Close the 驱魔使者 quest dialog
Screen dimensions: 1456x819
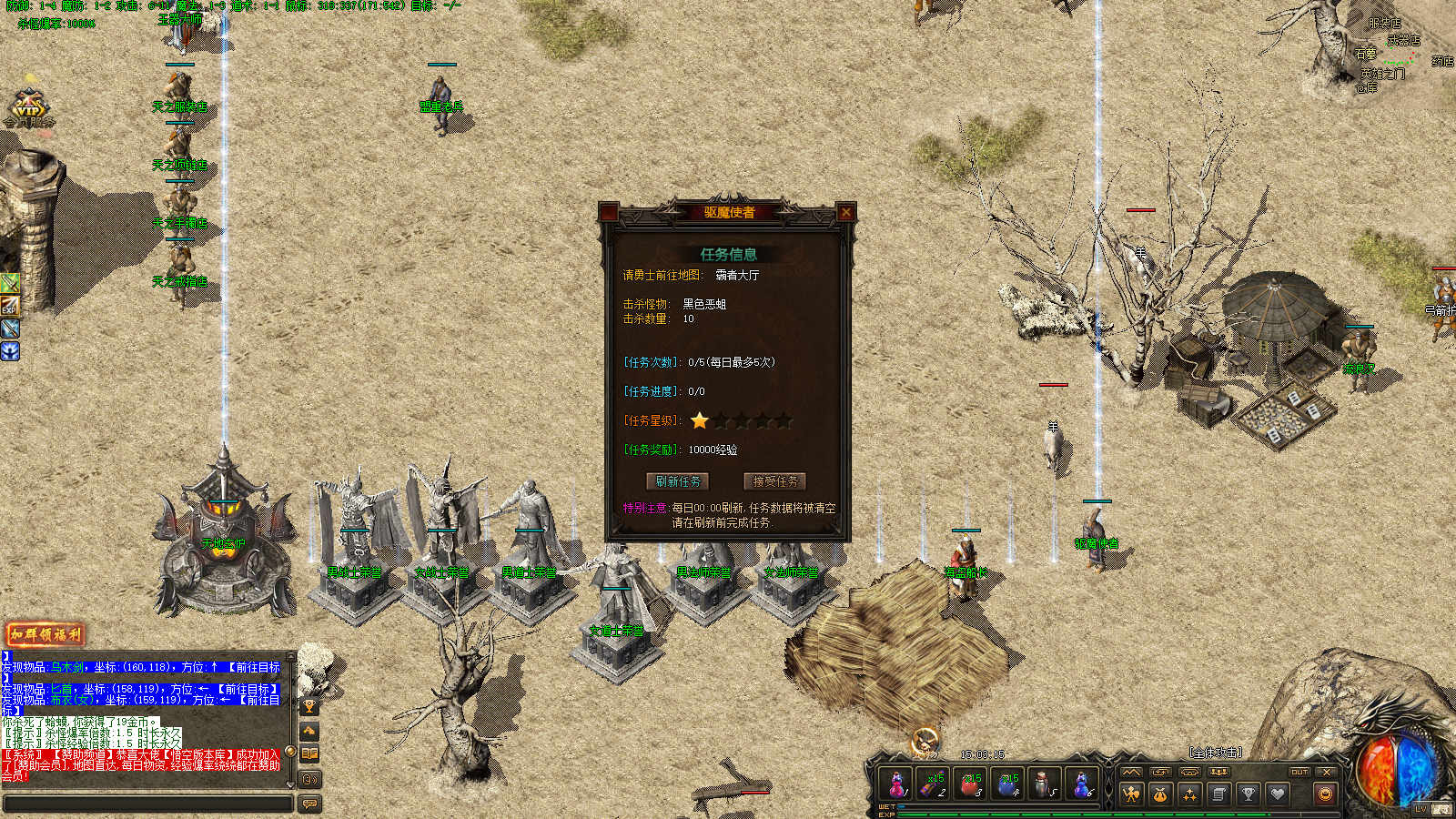click(x=846, y=212)
